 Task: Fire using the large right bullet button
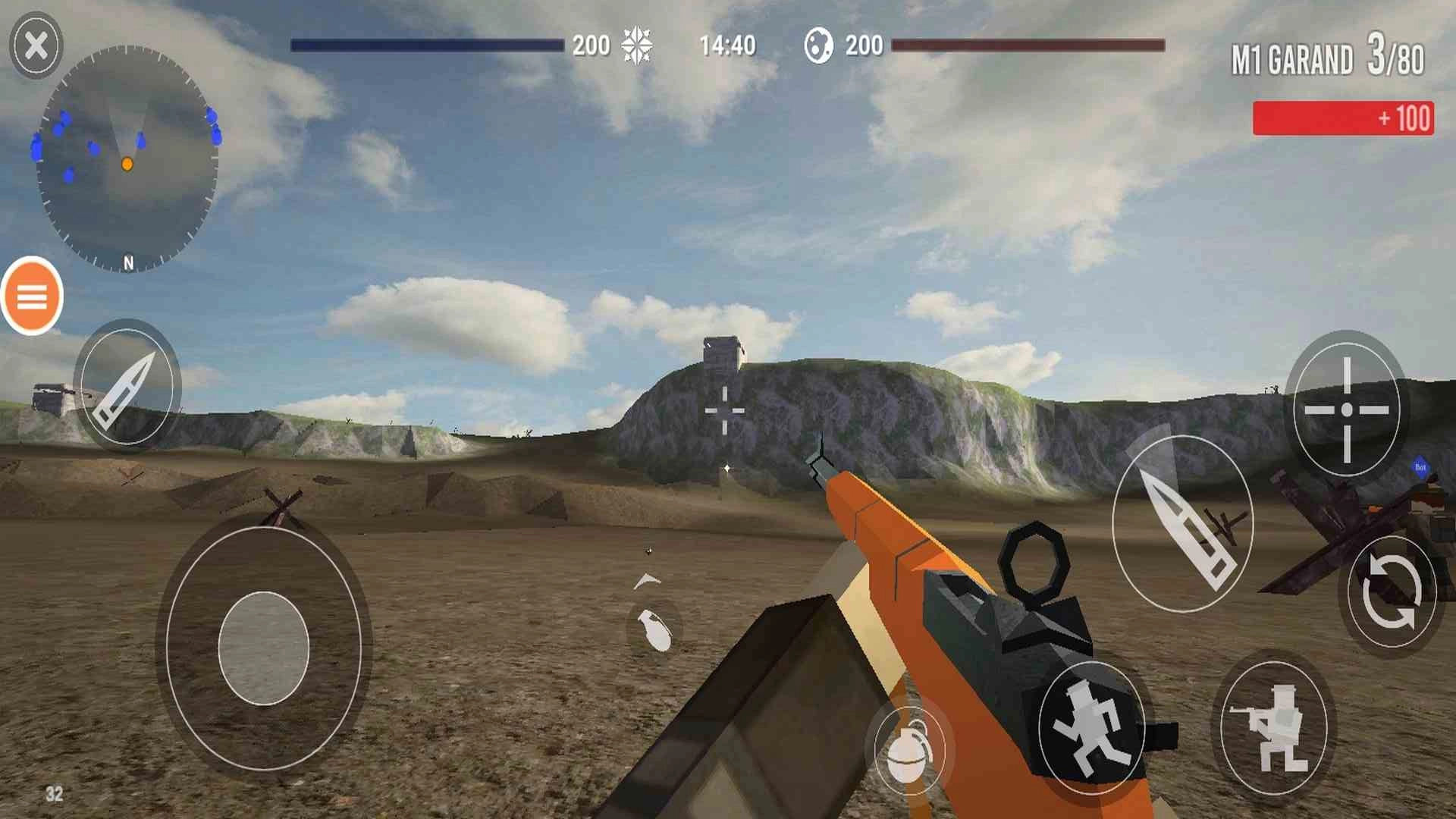click(x=1182, y=524)
